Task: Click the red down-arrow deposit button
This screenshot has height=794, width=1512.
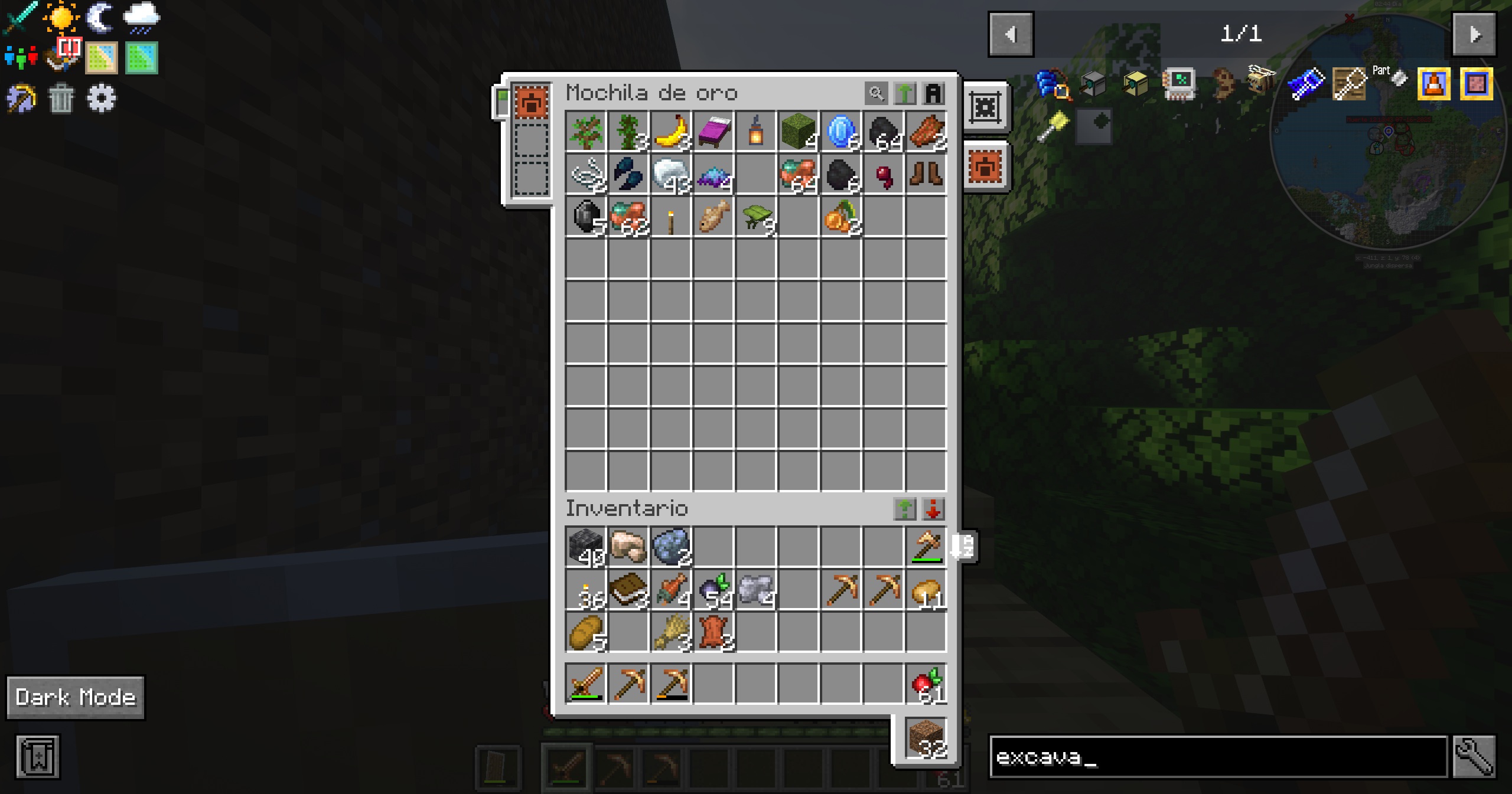Action: click(934, 508)
